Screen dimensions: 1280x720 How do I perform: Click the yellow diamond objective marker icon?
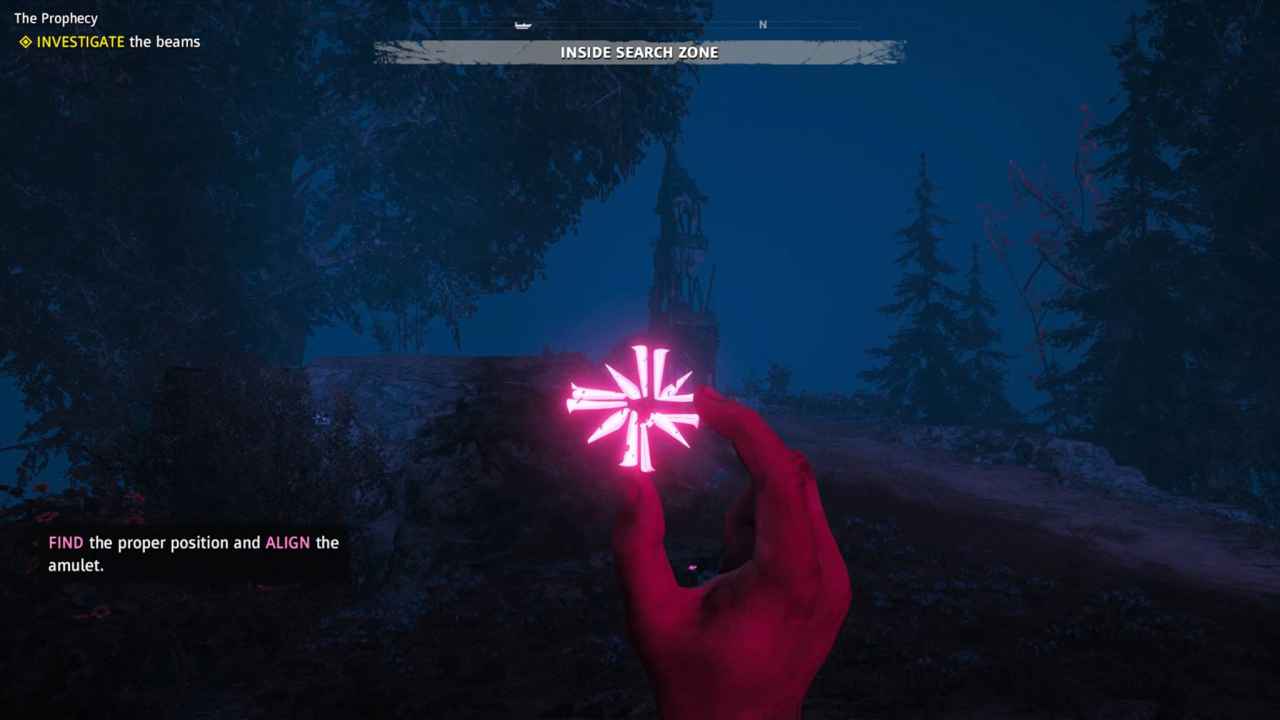click(x=25, y=42)
